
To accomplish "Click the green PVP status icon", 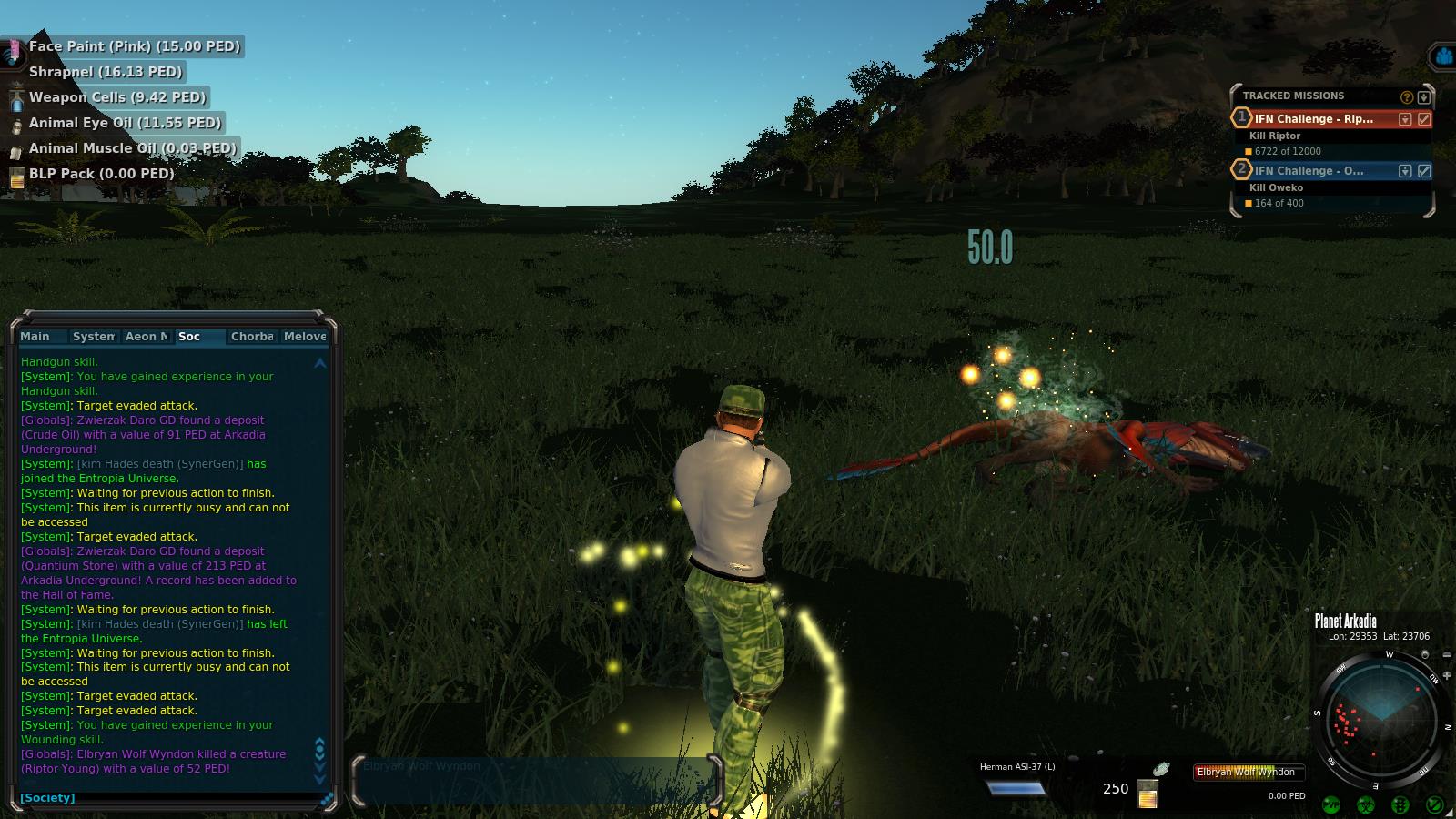I will (x=1331, y=804).
